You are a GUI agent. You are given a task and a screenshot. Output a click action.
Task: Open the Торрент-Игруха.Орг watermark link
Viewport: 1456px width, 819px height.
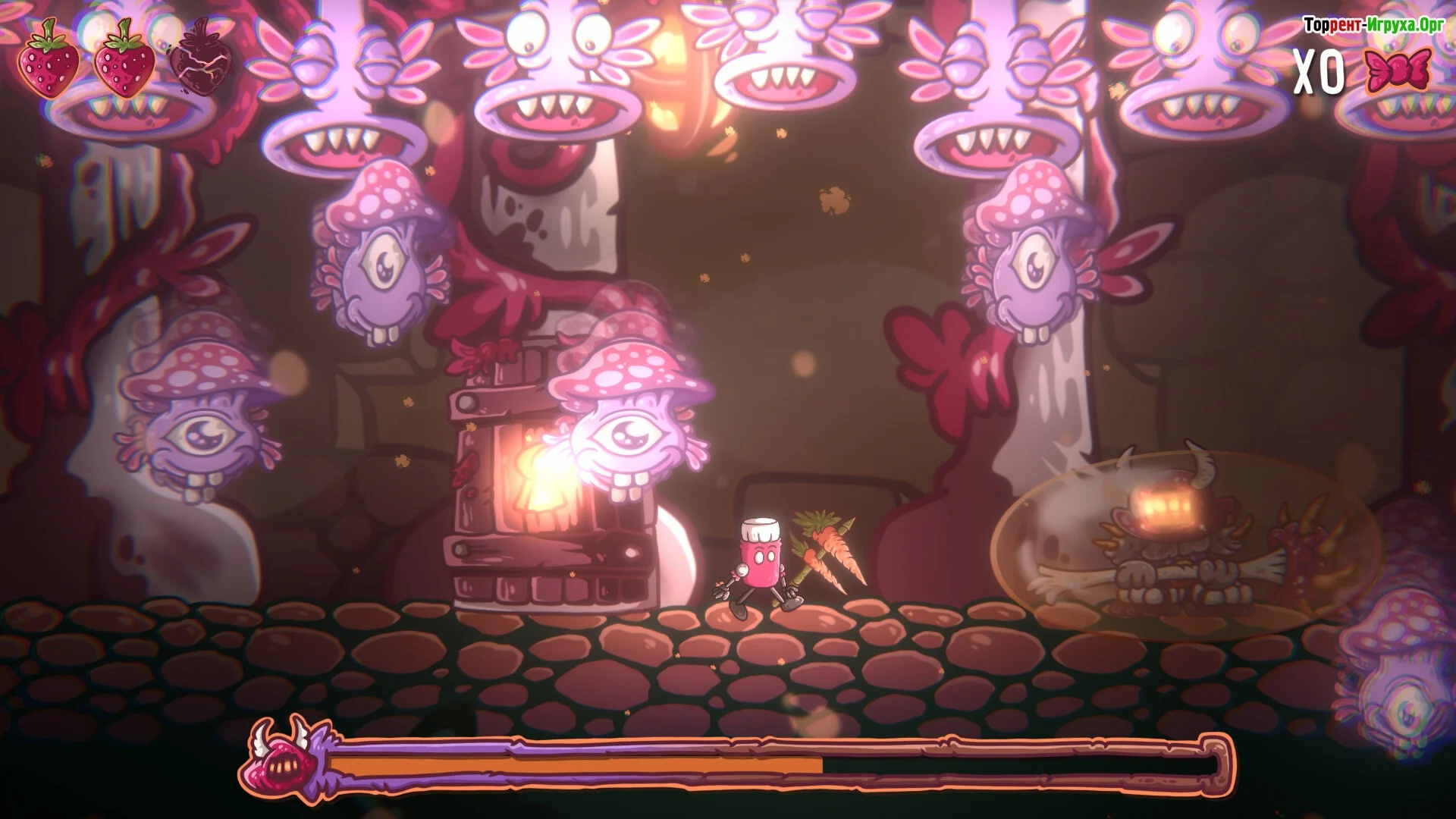(x=1373, y=25)
